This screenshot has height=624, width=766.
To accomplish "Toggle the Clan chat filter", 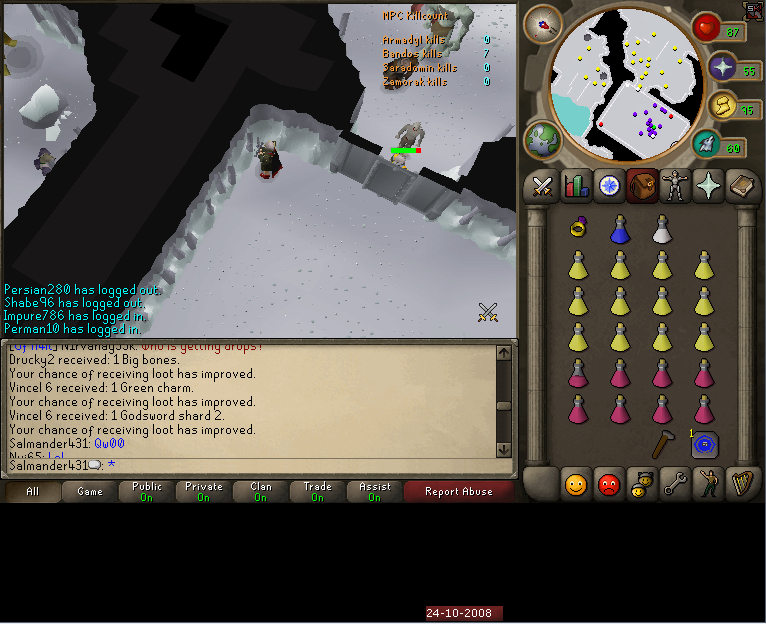I will pos(261,492).
